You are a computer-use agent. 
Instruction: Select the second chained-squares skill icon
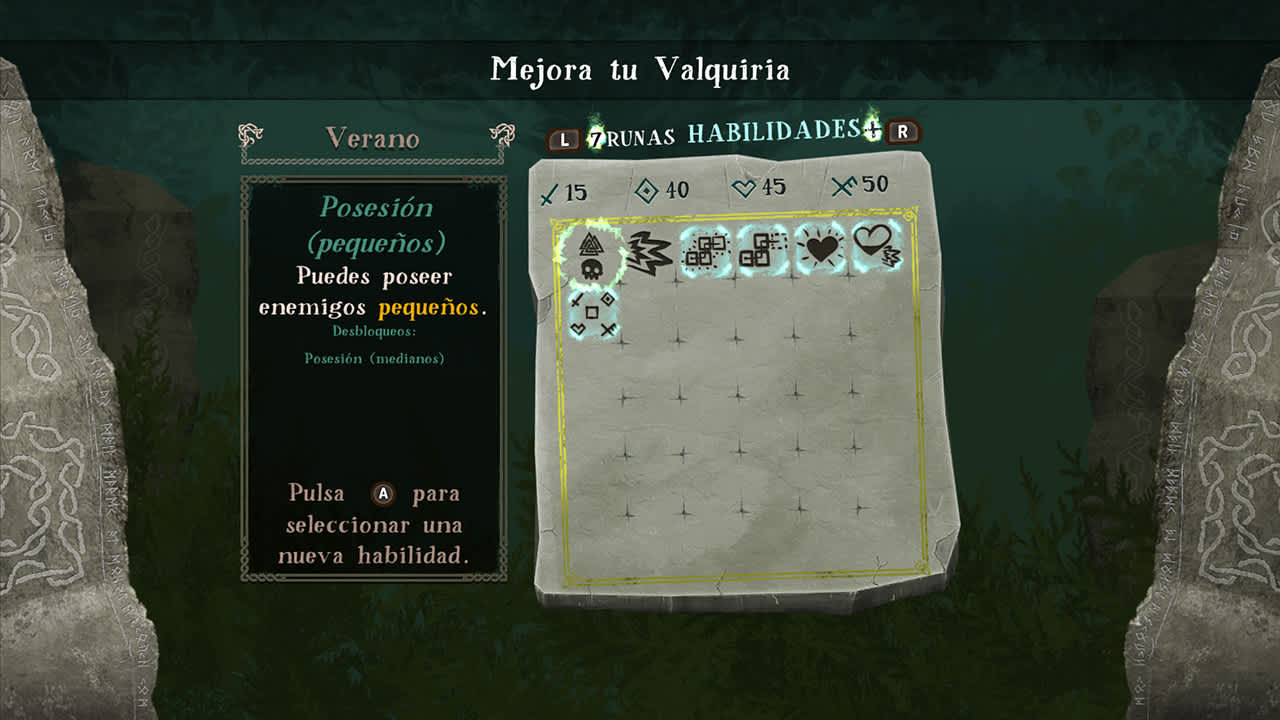pyautogui.click(x=765, y=253)
